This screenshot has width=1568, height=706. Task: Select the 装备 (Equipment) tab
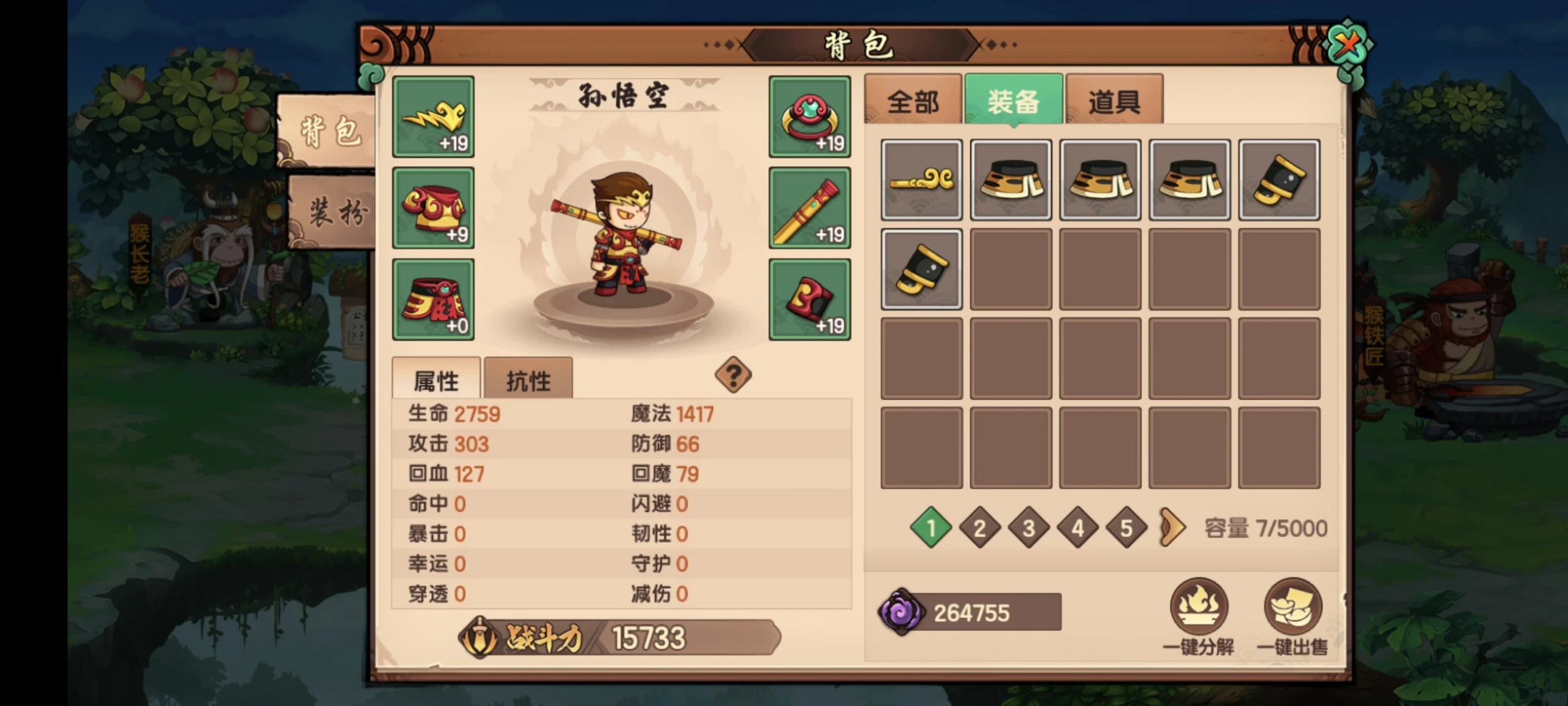[x=1013, y=101]
